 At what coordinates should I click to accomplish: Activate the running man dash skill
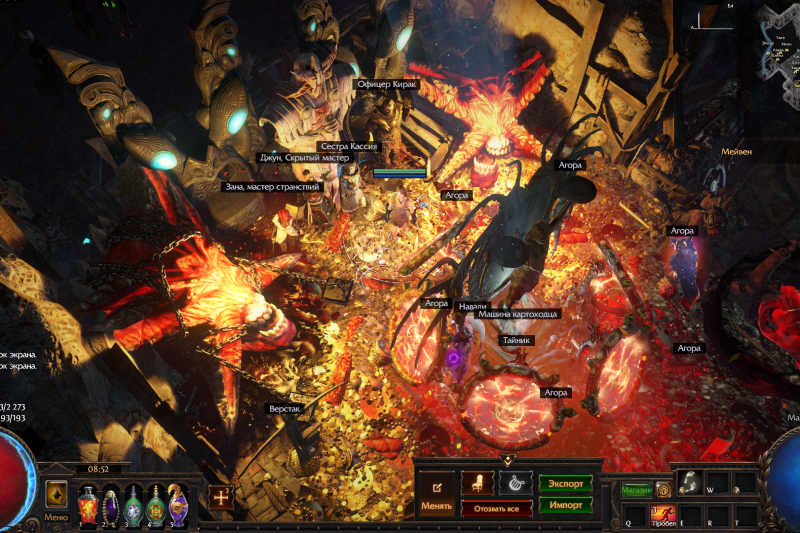(x=664, y=514)
